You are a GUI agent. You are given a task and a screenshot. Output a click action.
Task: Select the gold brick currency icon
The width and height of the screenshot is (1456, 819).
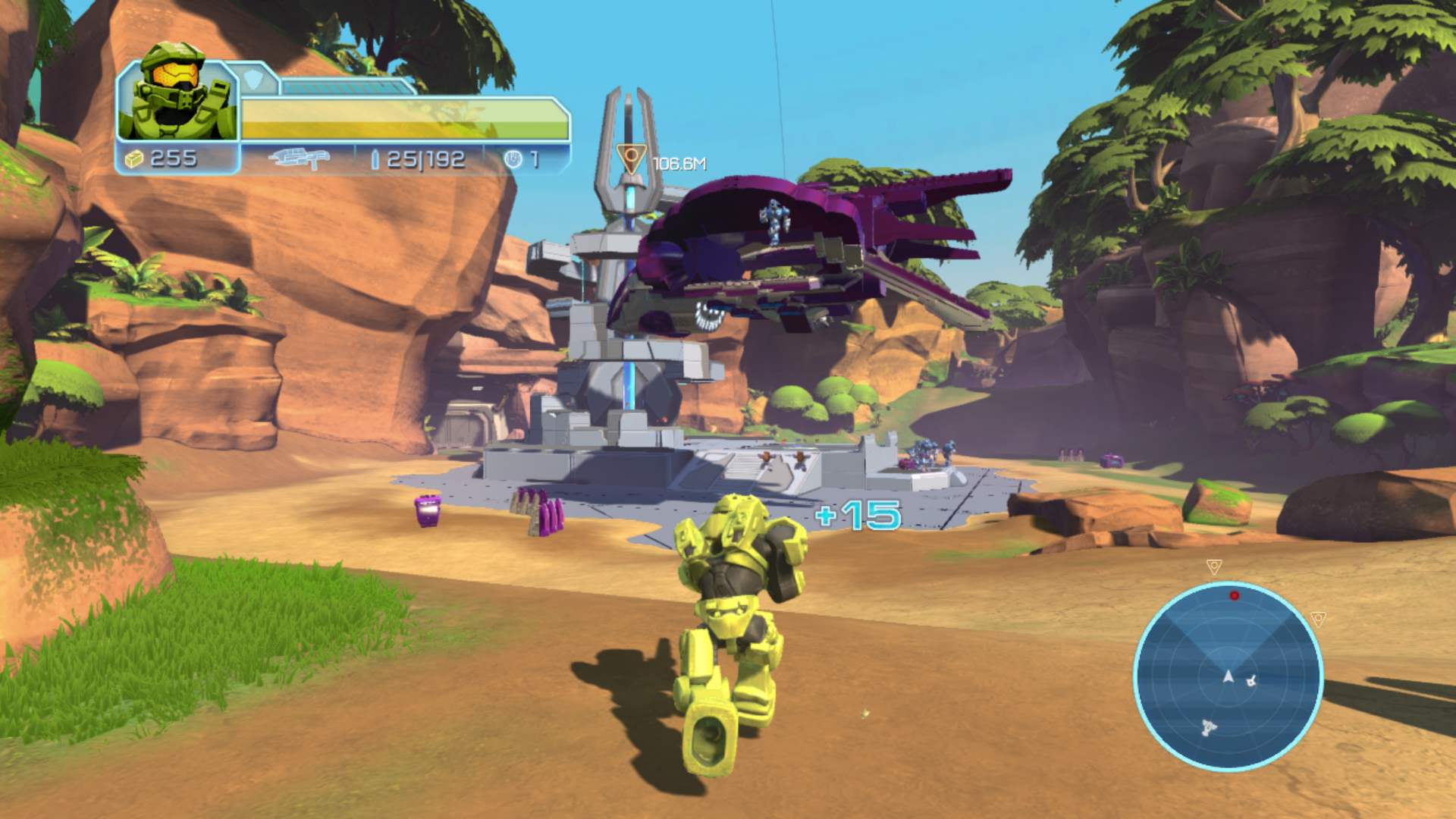[134, 158]
